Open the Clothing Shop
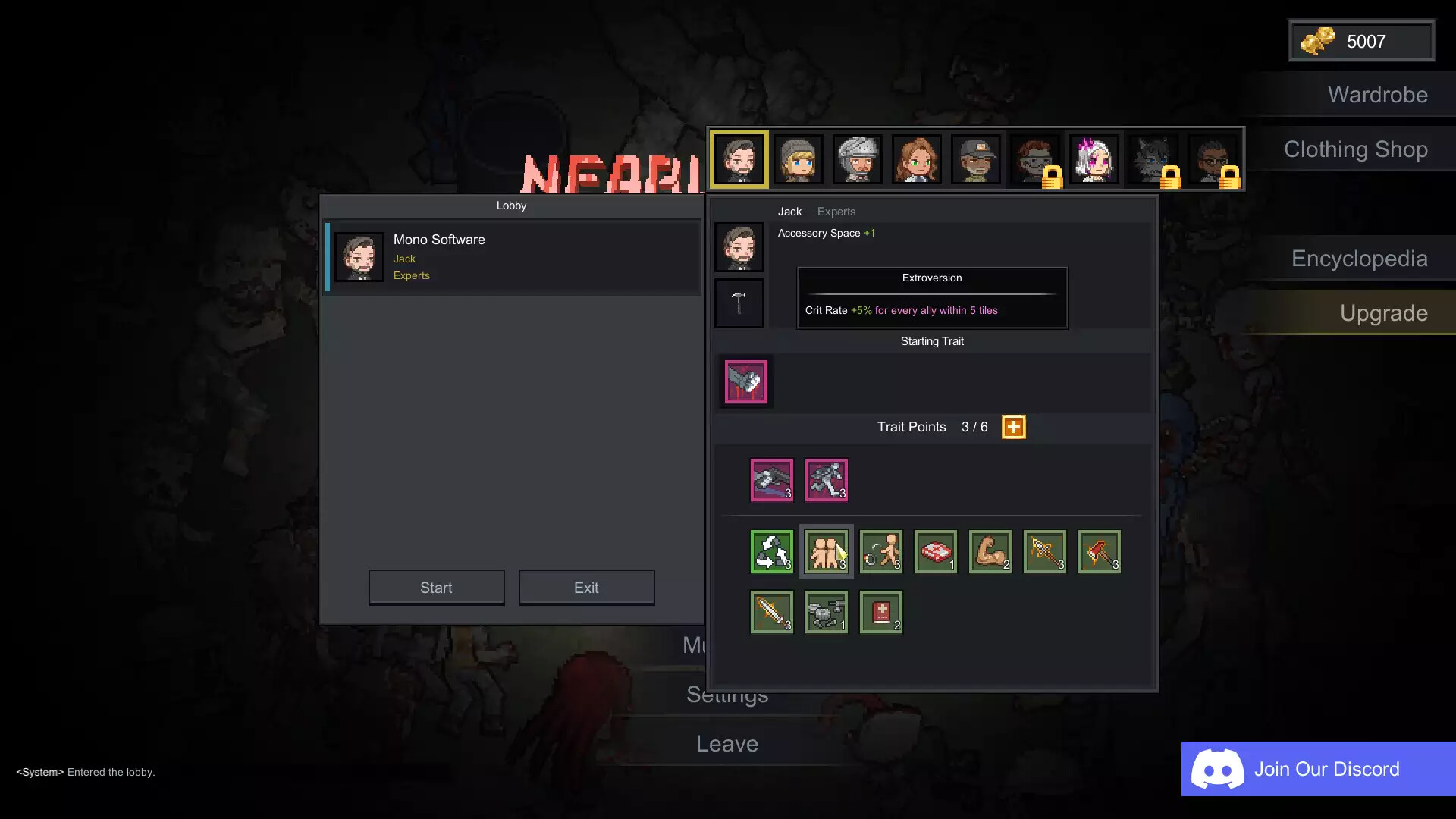This screenshot has width=1456, height=819. tap(1355, 149)
